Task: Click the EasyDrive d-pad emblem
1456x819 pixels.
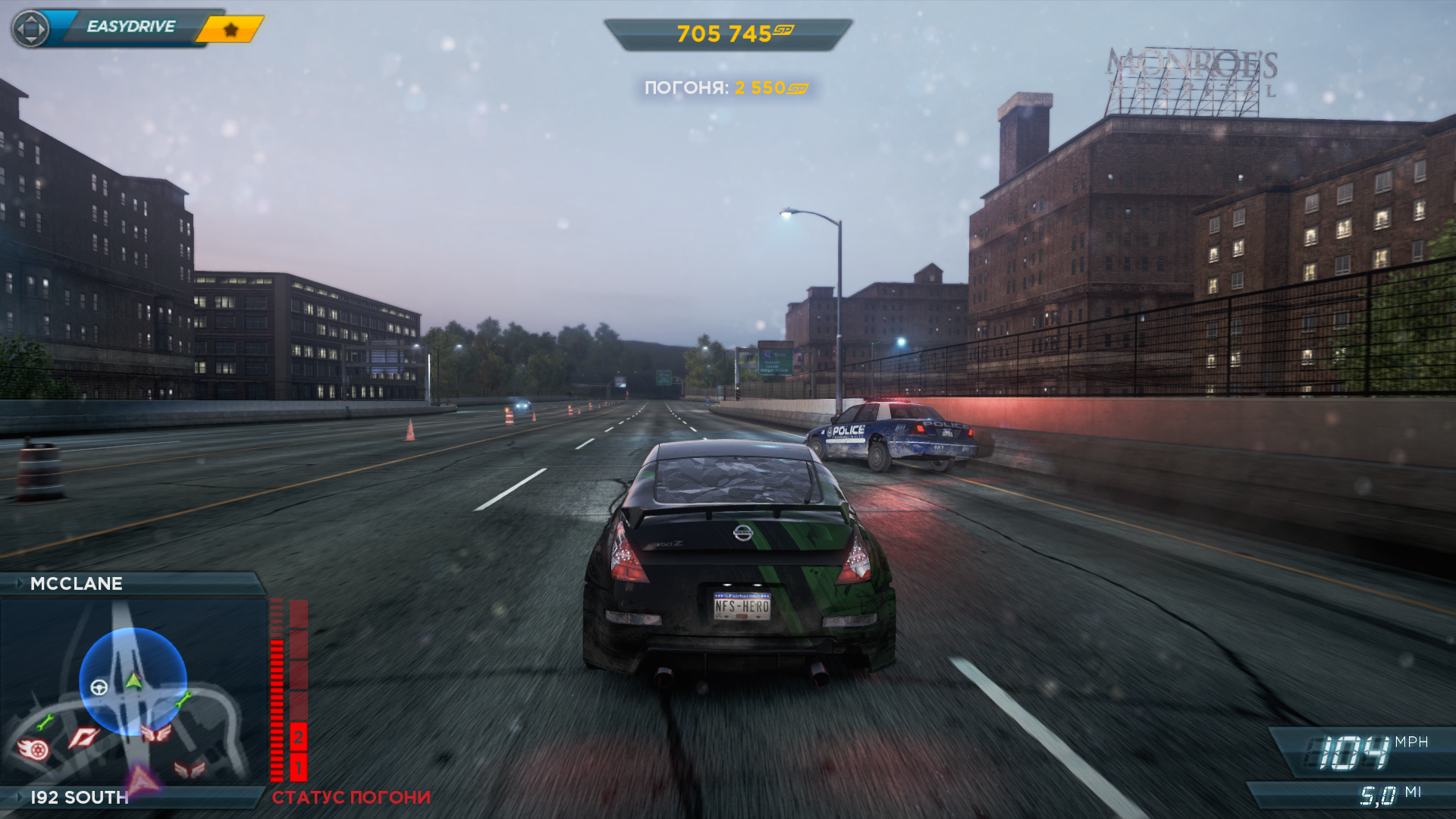Action: pos(31,30)
